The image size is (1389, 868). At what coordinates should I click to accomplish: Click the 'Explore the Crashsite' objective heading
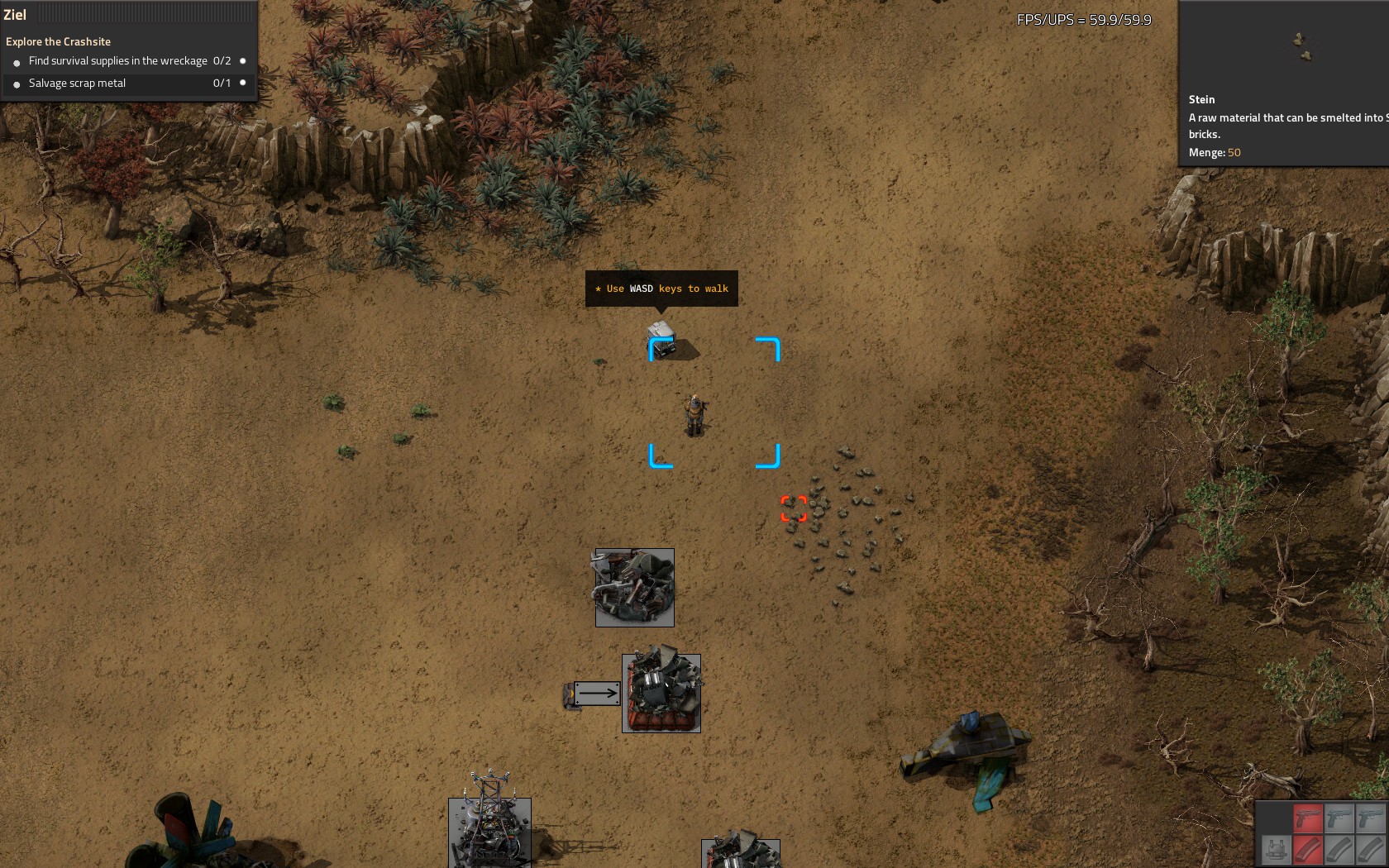(58, 41)
